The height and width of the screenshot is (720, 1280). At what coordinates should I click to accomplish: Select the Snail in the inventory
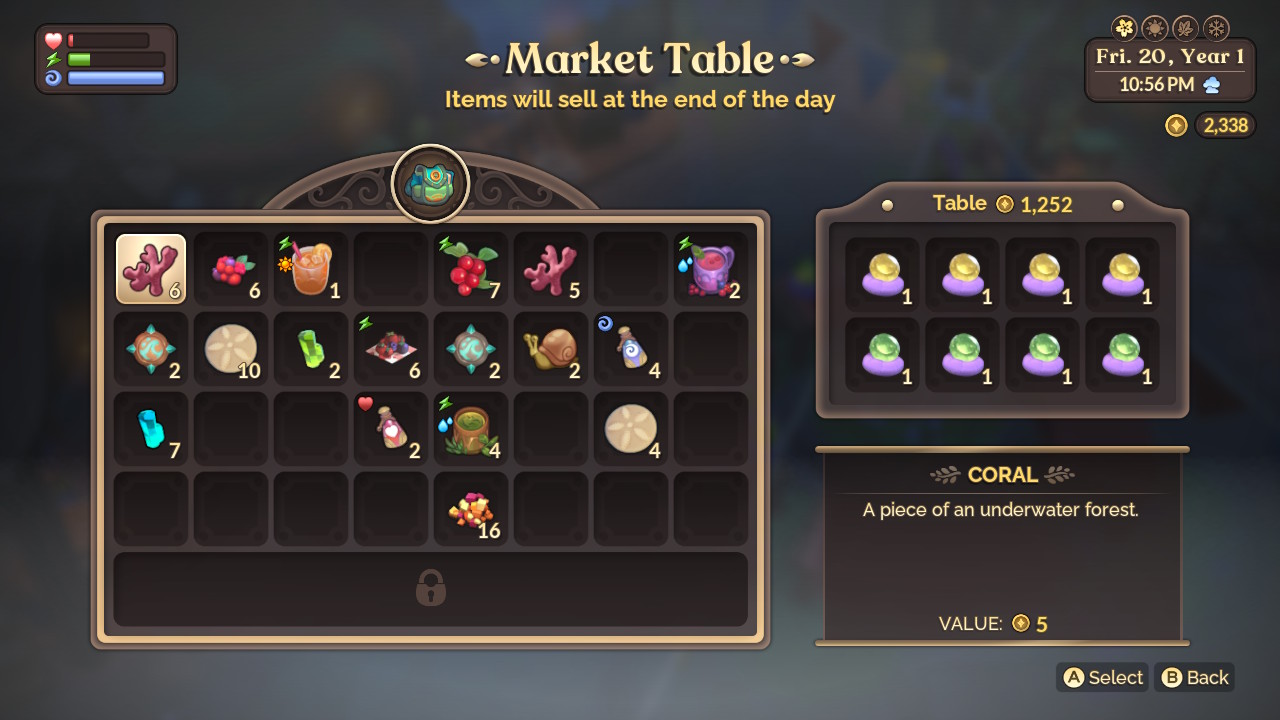[551, 348]
